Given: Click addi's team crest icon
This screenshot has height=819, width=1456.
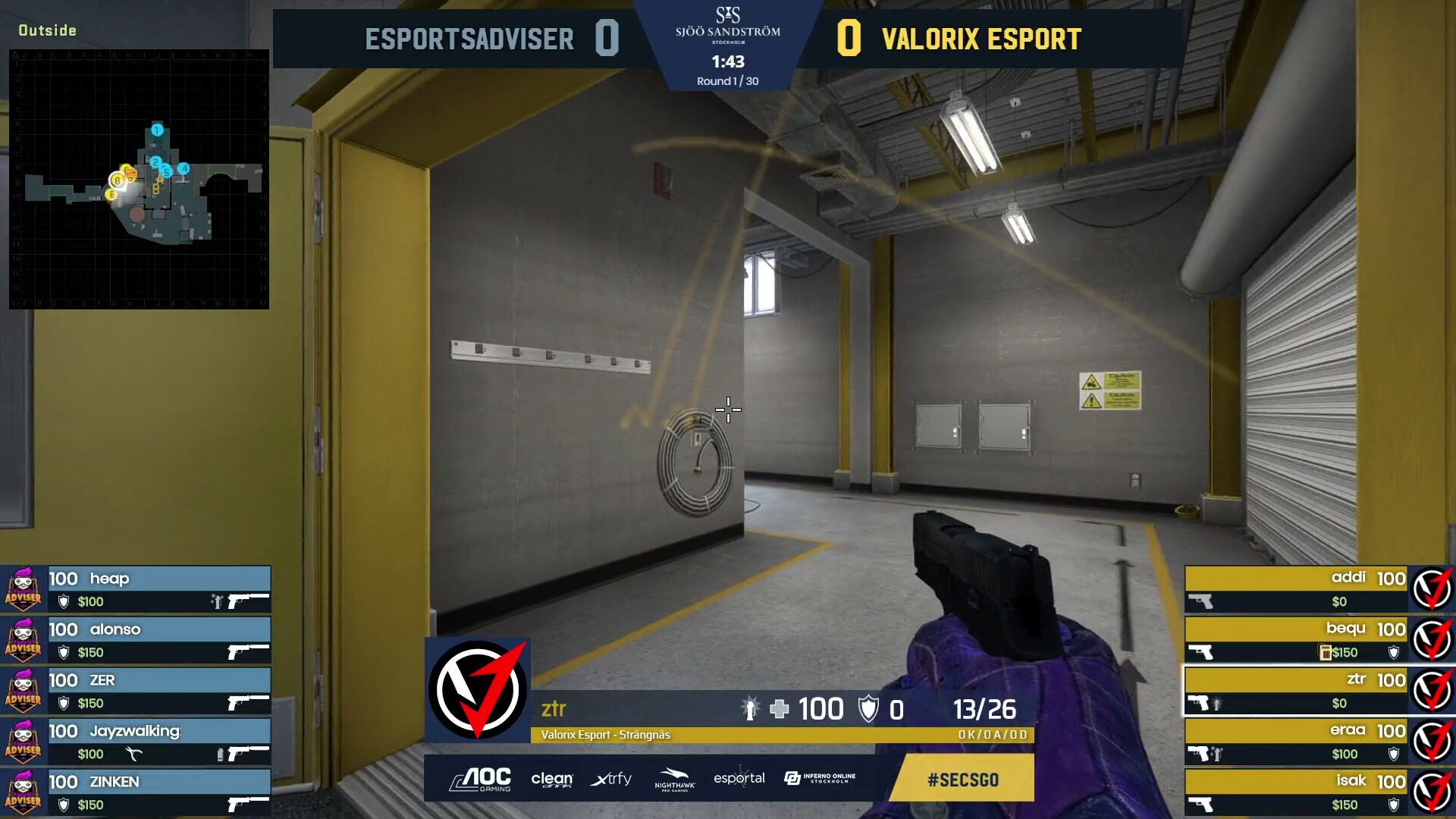Looking at the screenshot, I should coord(1431,588).
